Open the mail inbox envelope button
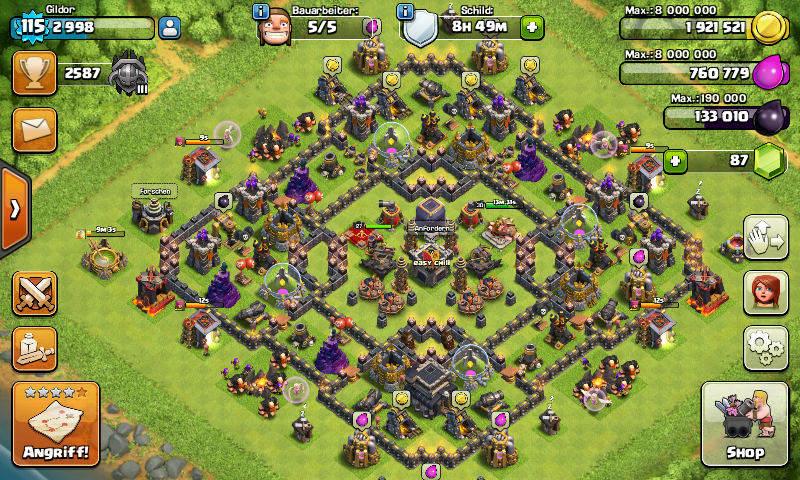The height and width of the screenshot is (480, 800). pos(33,129)
